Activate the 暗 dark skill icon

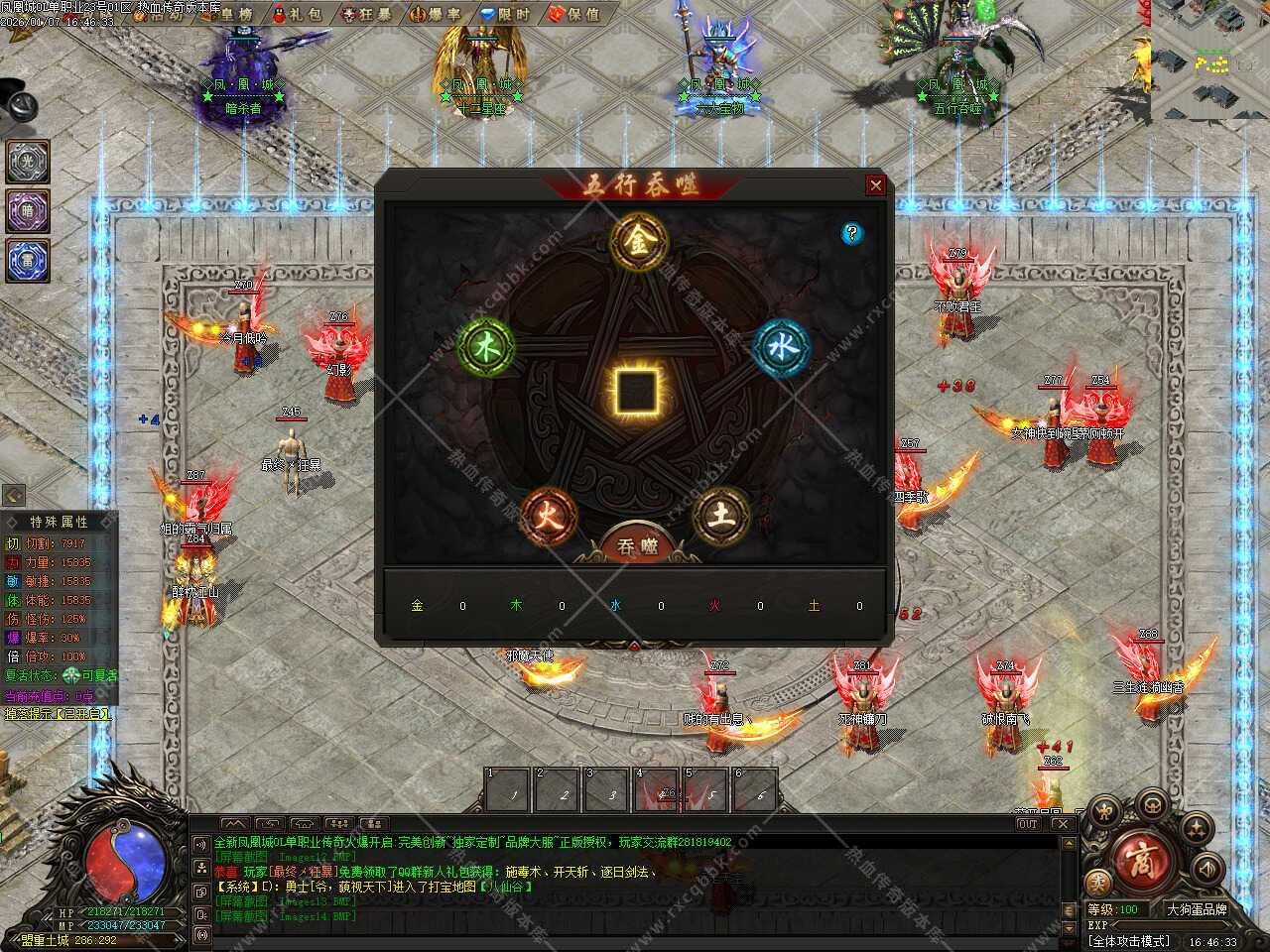[28, 210]
